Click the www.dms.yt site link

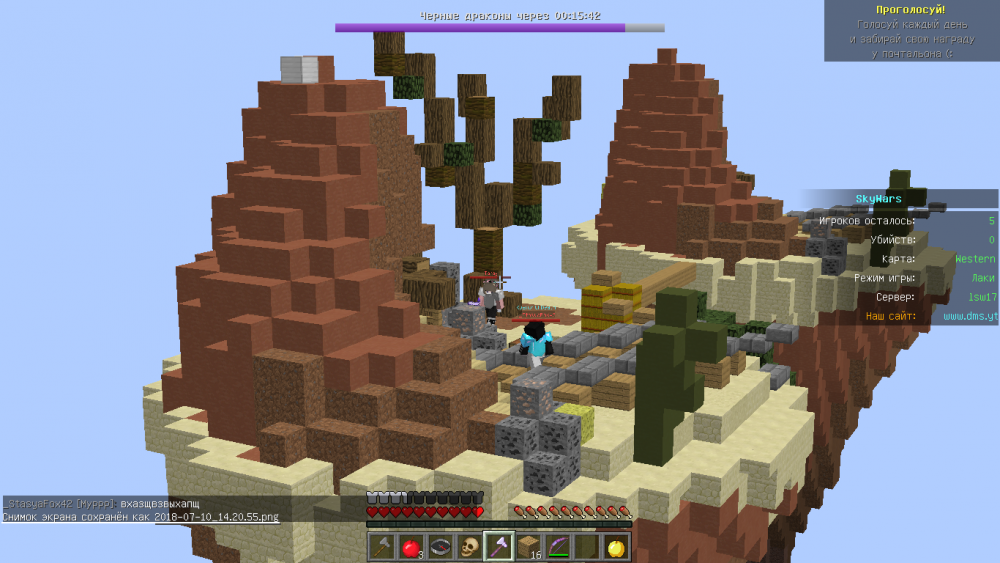pyautogui.click(x=970, y=316)
